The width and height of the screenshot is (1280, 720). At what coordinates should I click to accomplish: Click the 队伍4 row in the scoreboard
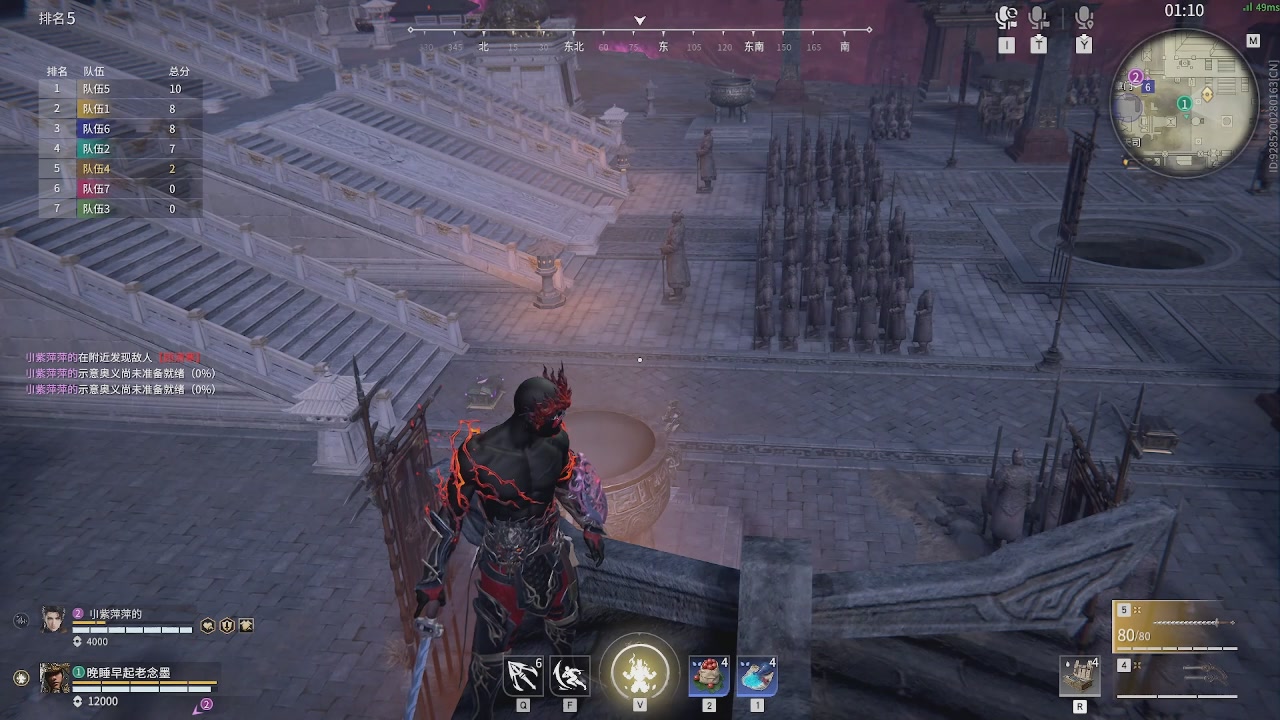pos(120,169)
